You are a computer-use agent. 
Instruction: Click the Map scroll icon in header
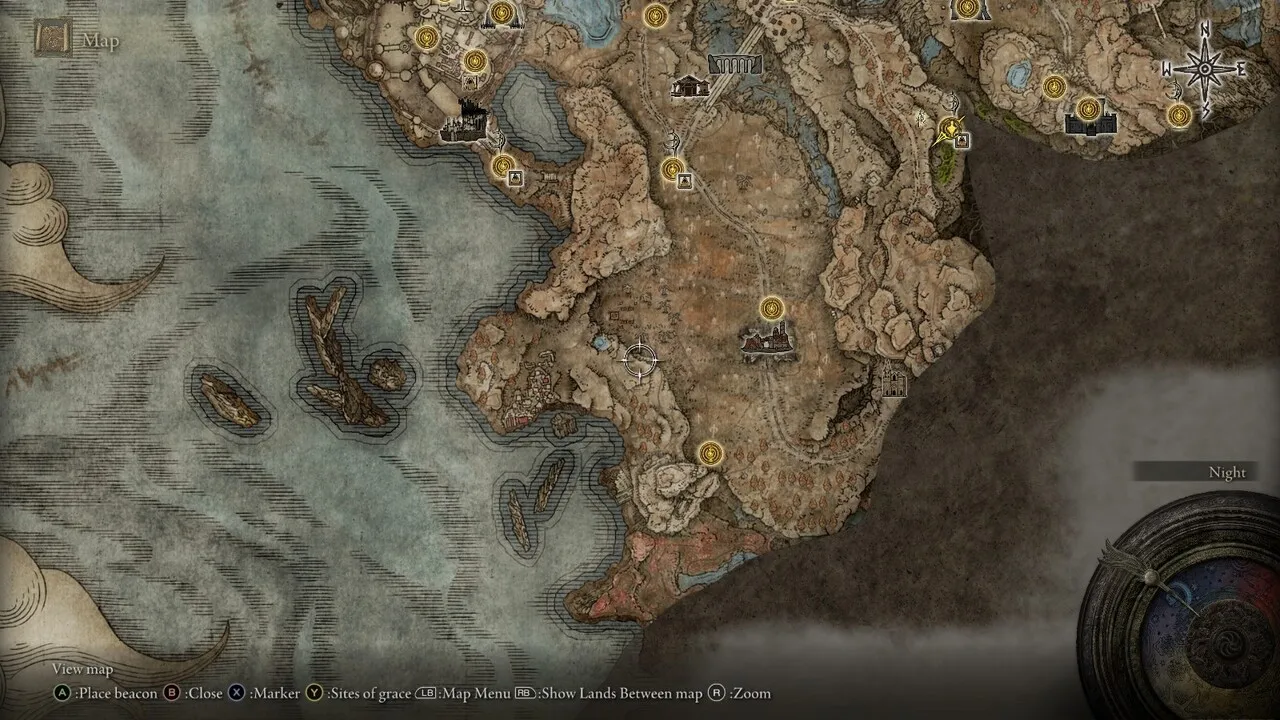51,39
